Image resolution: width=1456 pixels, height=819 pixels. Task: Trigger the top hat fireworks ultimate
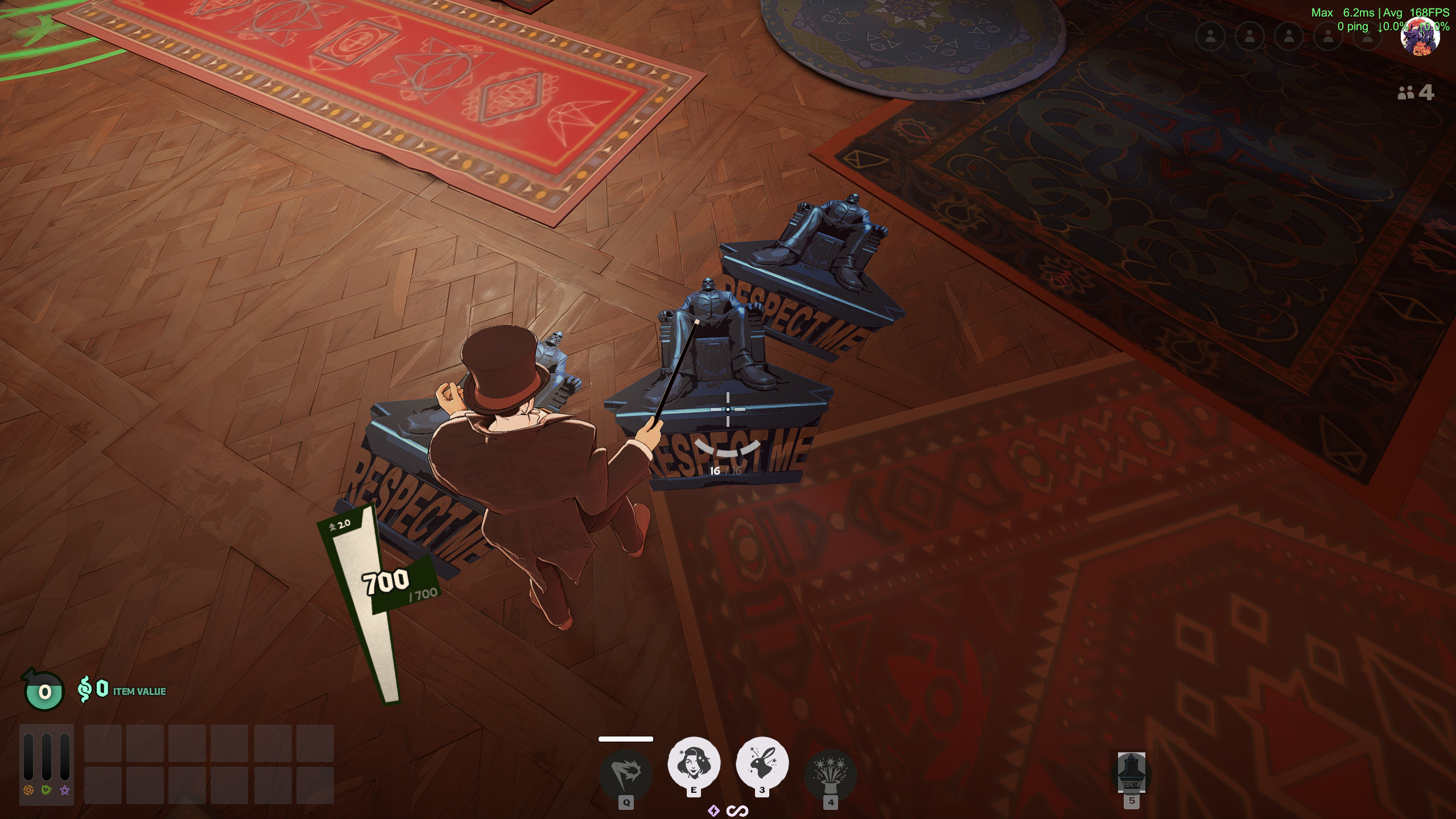[830, 774]
